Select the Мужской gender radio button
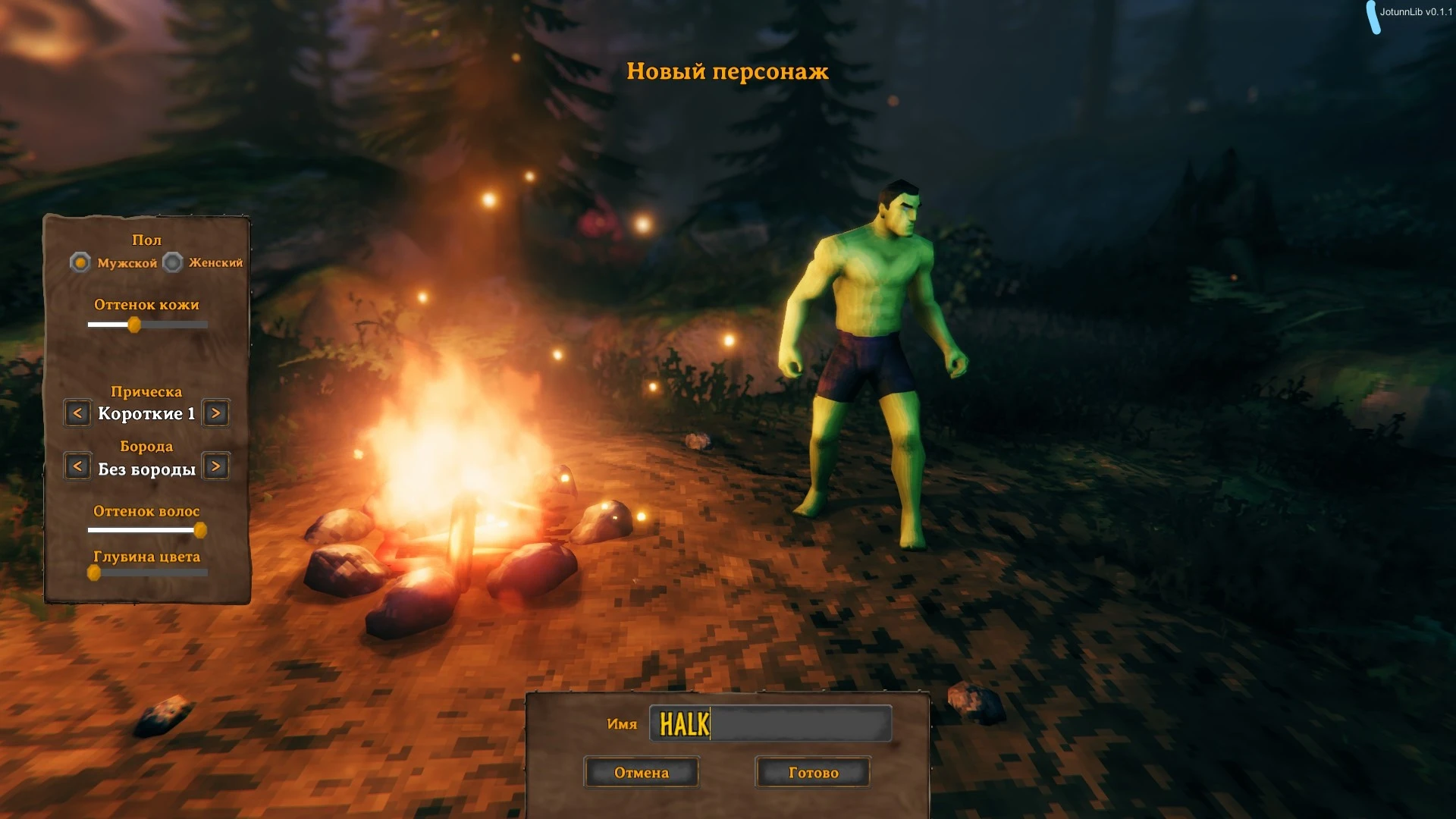The width and height of the screenshot is (1456, 819). [x=80, y=263]
